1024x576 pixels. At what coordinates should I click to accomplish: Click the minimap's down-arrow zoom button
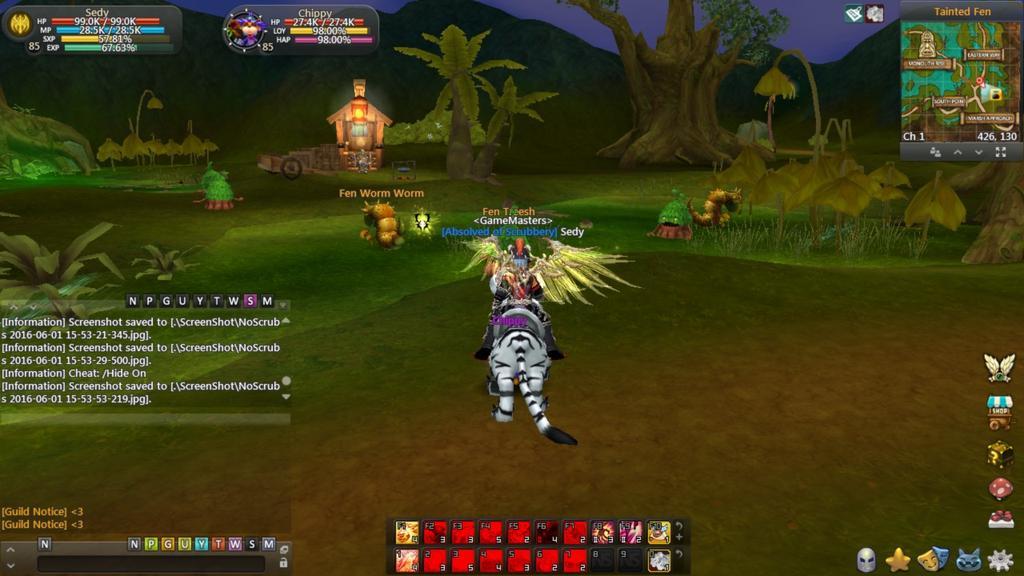pyautogui.click(x=979, y=152)
